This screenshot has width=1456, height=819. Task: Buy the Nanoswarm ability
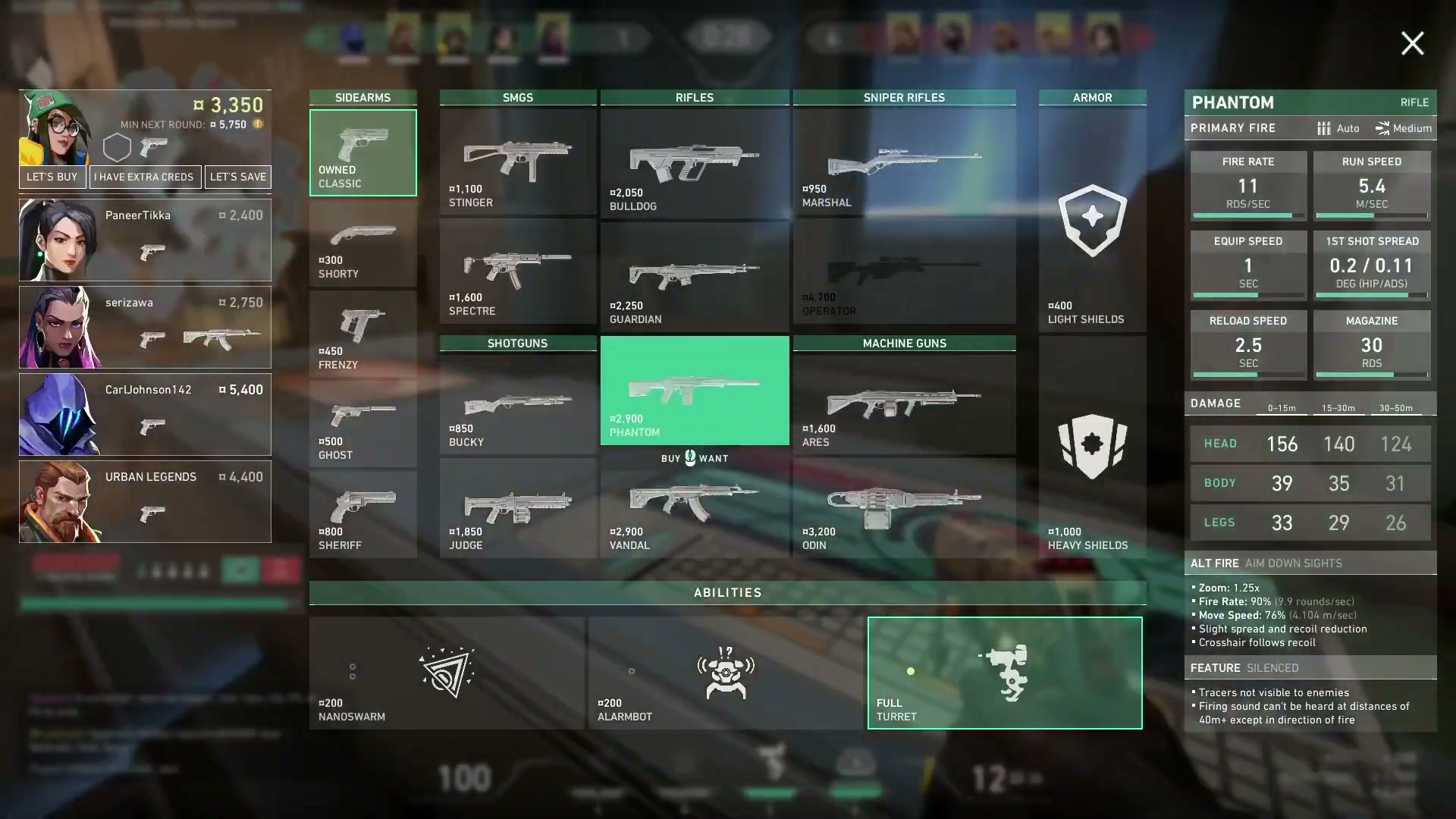447,673
